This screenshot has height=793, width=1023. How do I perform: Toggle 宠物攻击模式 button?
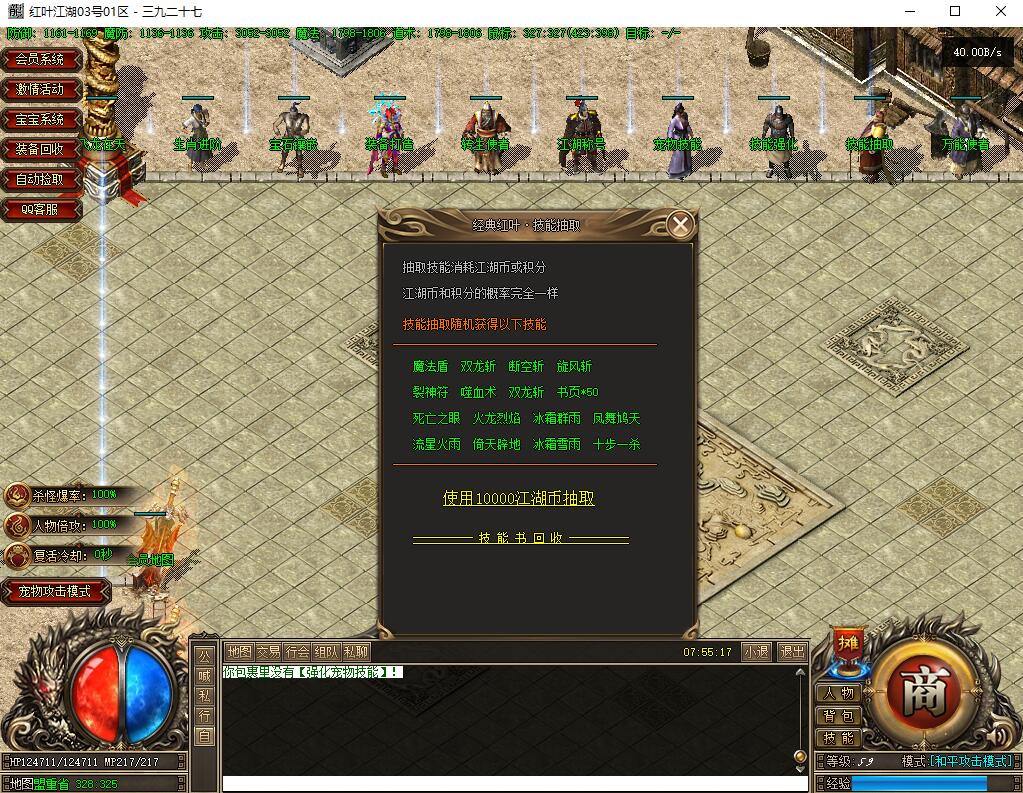click(x=55, y=591)
